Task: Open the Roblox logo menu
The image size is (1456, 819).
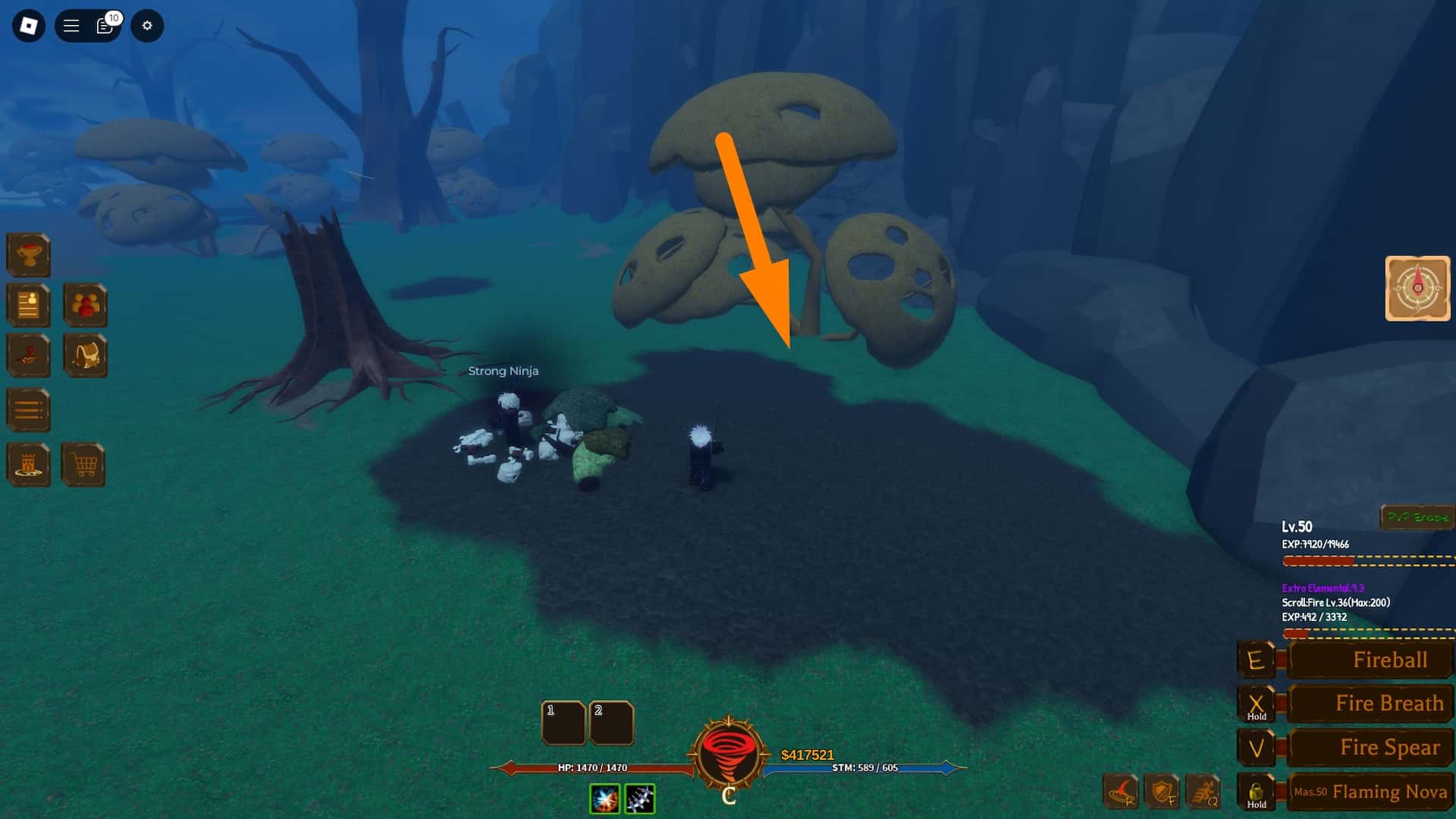Action: (x=28, y=25)
